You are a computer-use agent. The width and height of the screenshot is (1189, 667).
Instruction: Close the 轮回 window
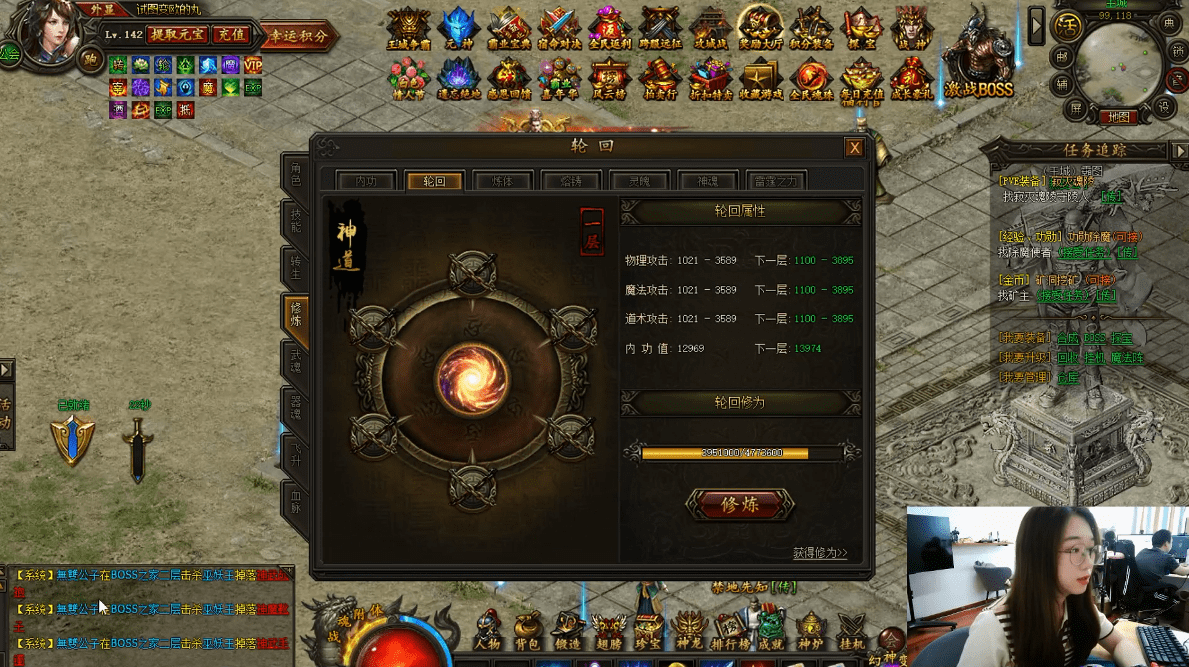pos(854,148)
